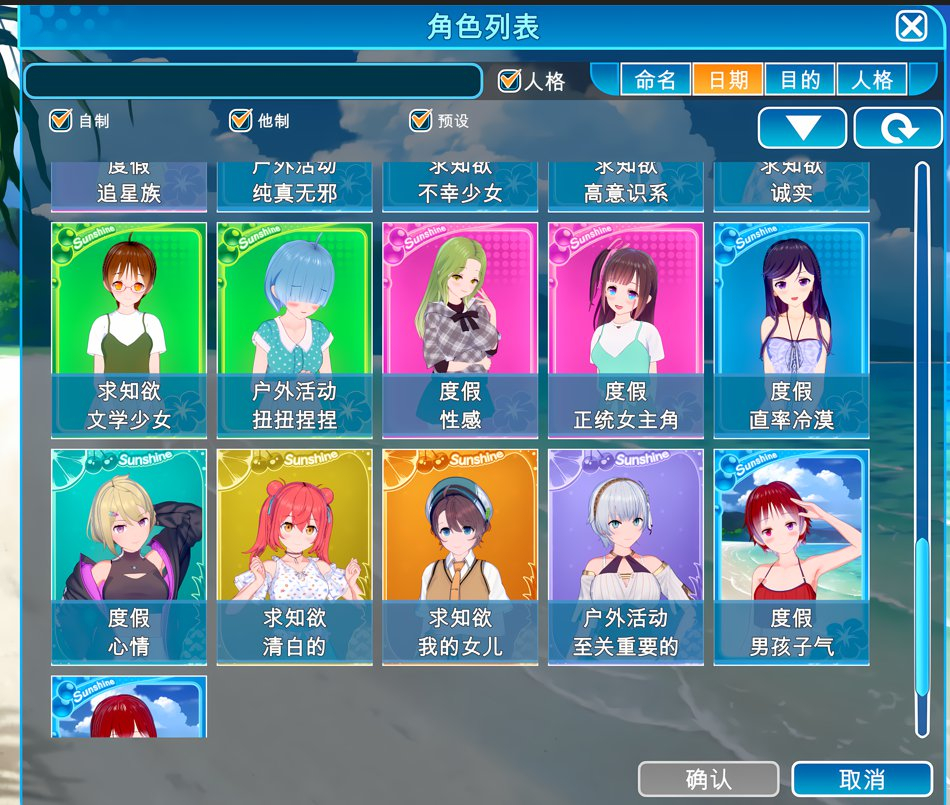Sort by 命名 tab

(656, 80)
